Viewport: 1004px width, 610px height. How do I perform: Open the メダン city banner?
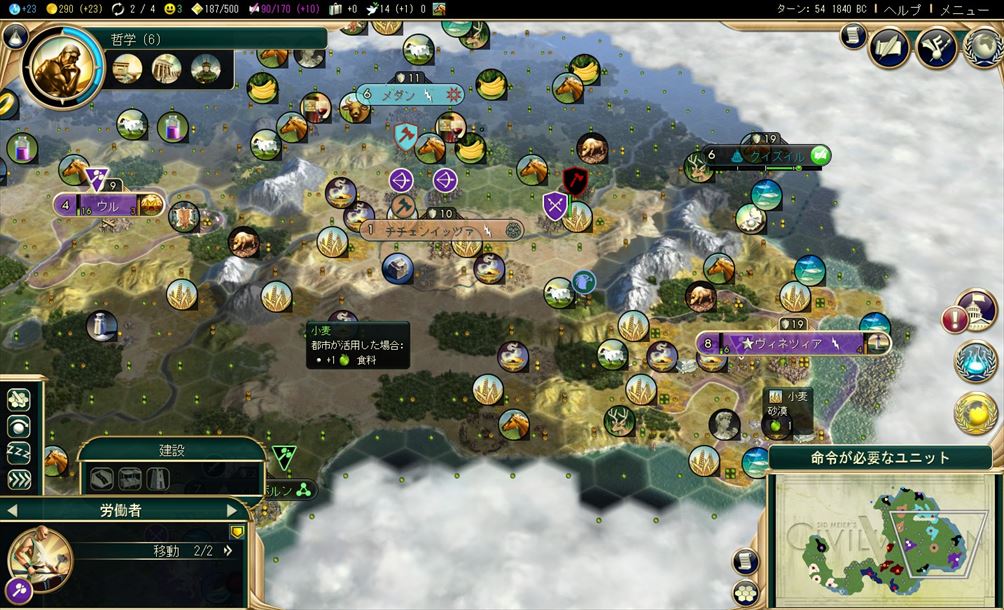pyautogui.click(x=412, y=95)
